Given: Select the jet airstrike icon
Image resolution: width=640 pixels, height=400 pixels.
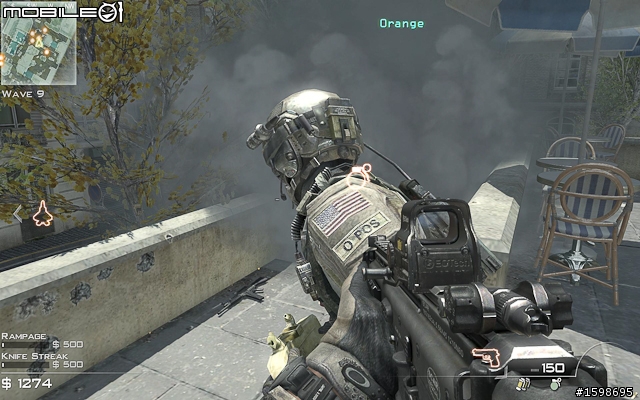Looking at the screenshot, I should coord(42,213).
